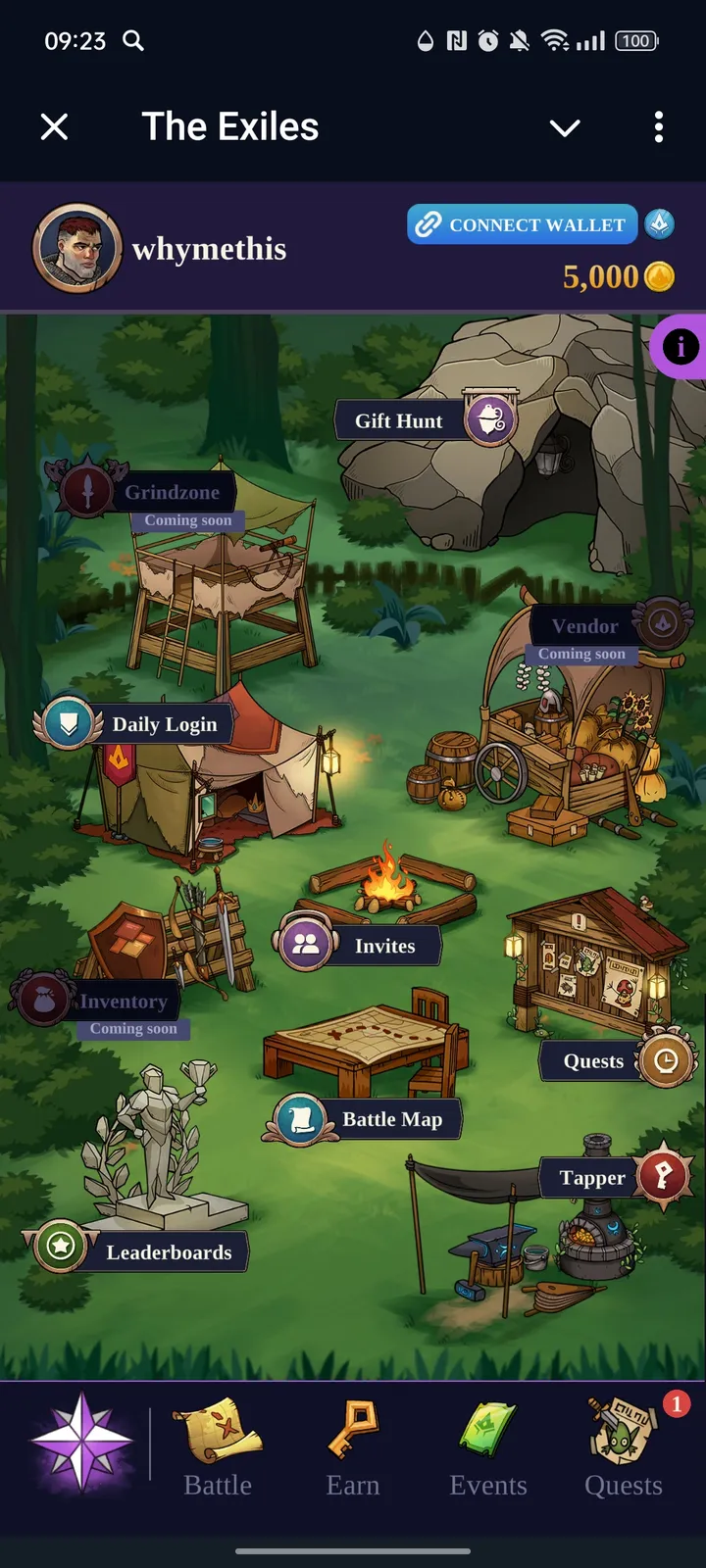The height and width of the screenshot is (1568, 706).
Task: Close The Exiles mini app
Action: point(55,126)
